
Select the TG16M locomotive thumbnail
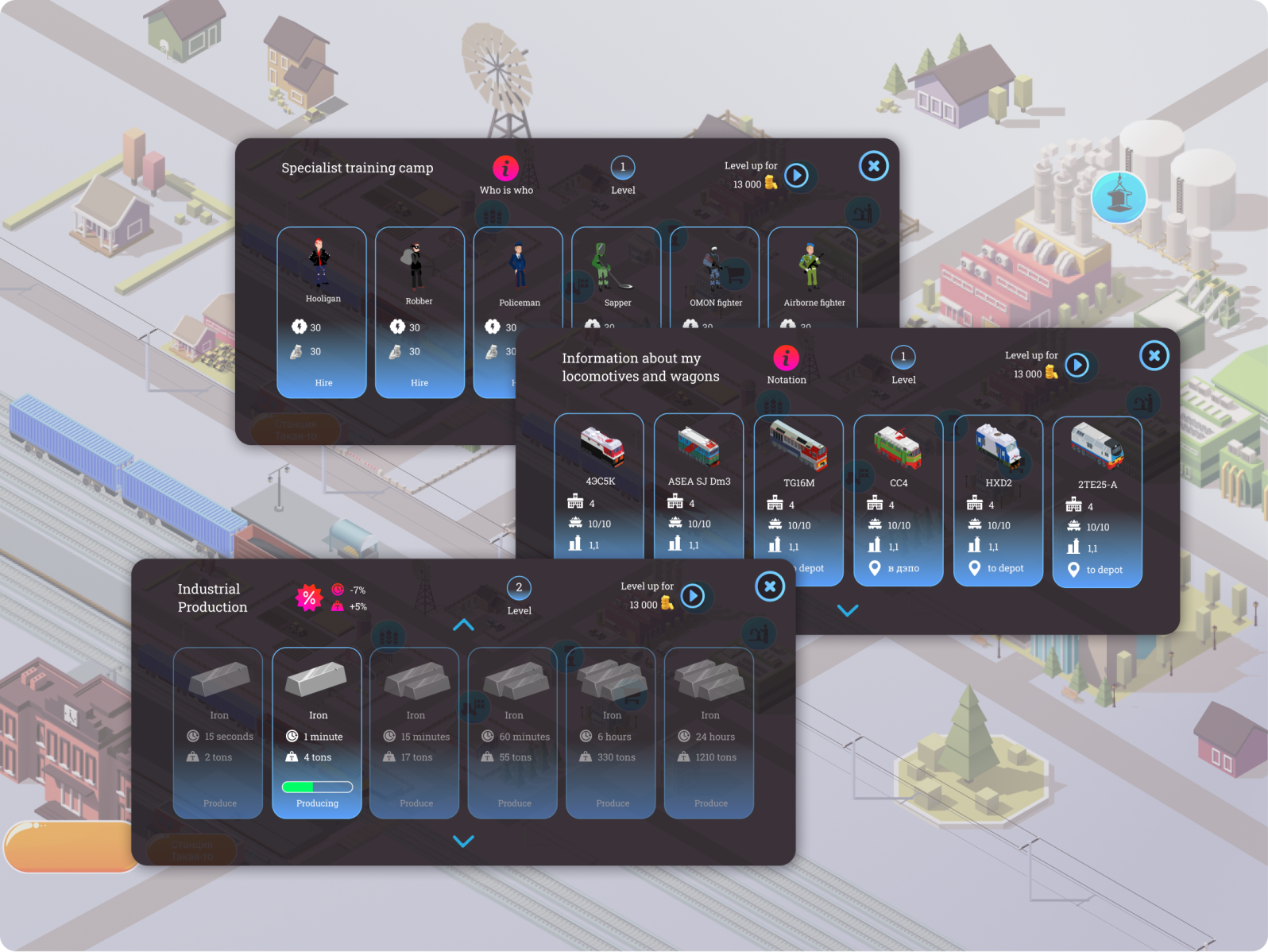(x=798, y=445)
